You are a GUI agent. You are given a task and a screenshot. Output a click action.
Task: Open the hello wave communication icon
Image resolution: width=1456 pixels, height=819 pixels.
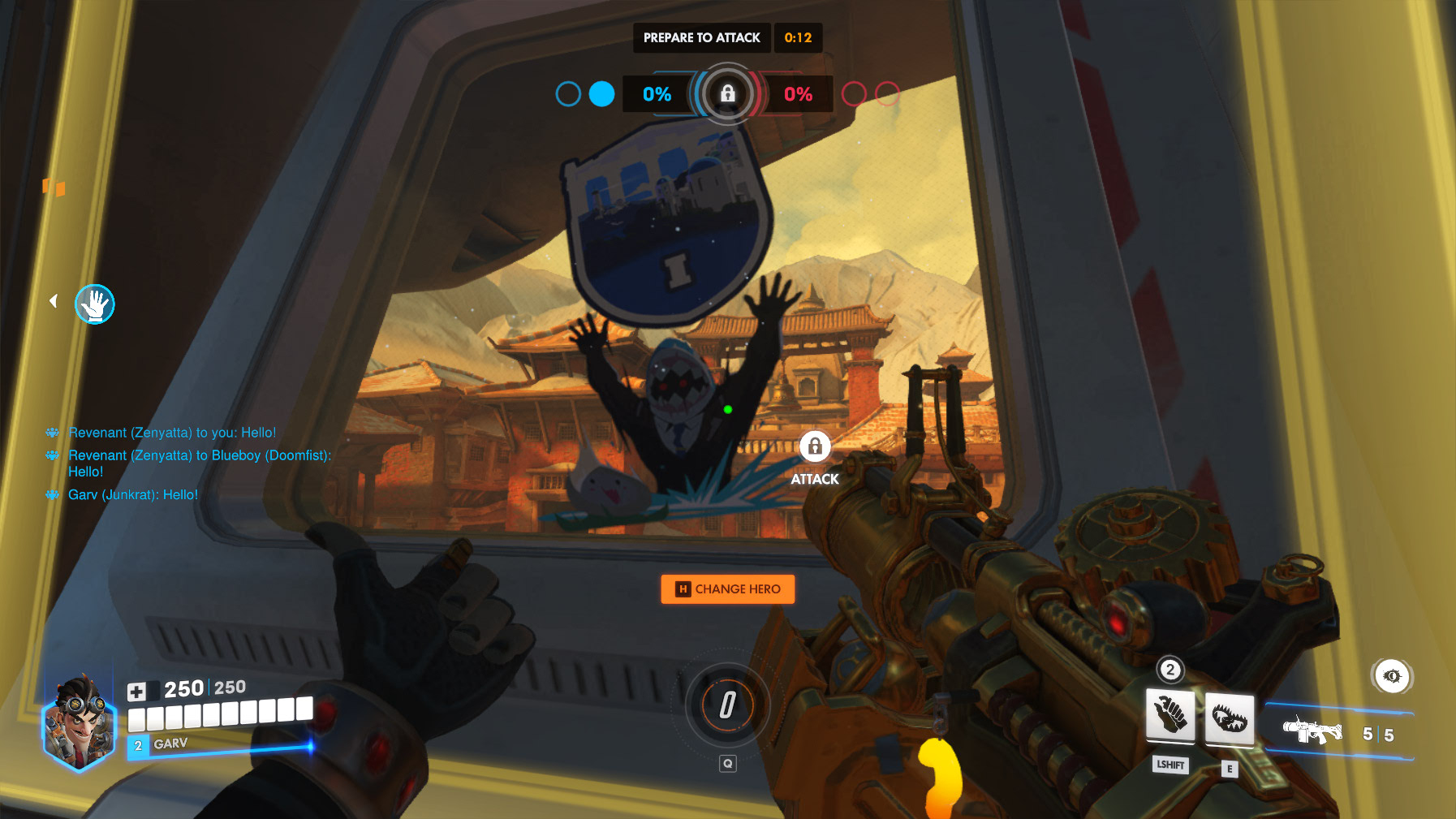95,304
